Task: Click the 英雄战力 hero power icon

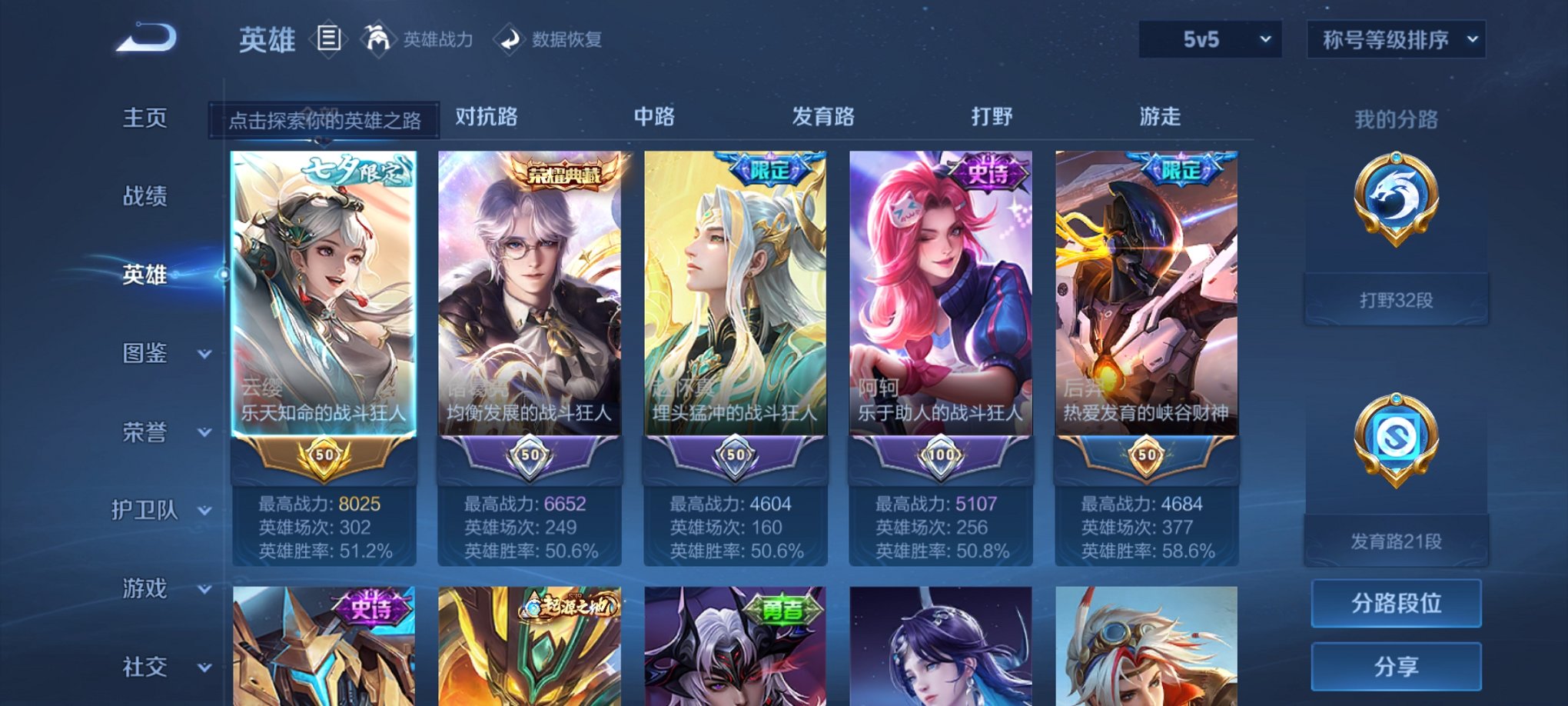Action: click(x=377, y=38)
